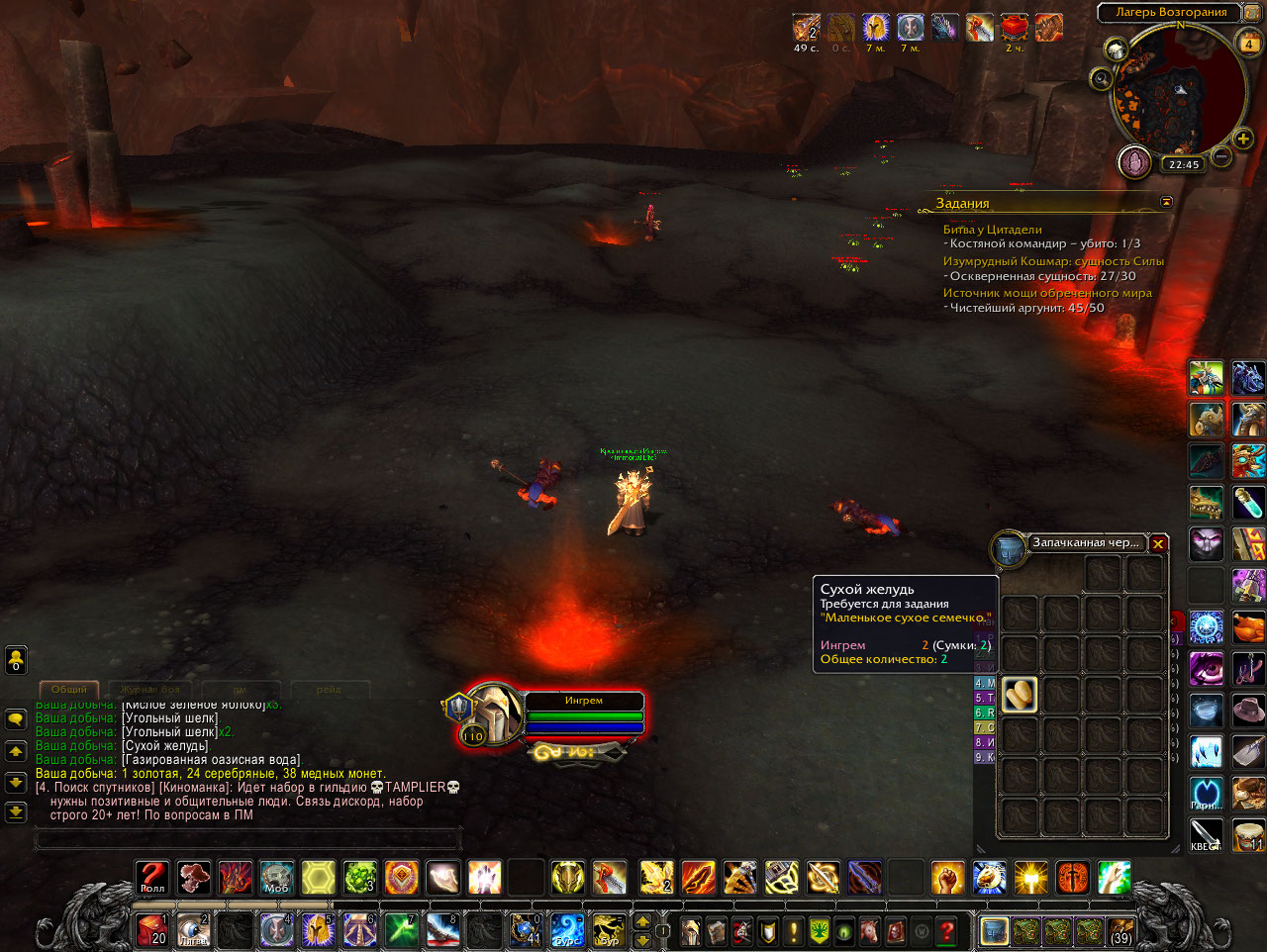Select the Ингрем player portrait frame

[x=493, y=713]
